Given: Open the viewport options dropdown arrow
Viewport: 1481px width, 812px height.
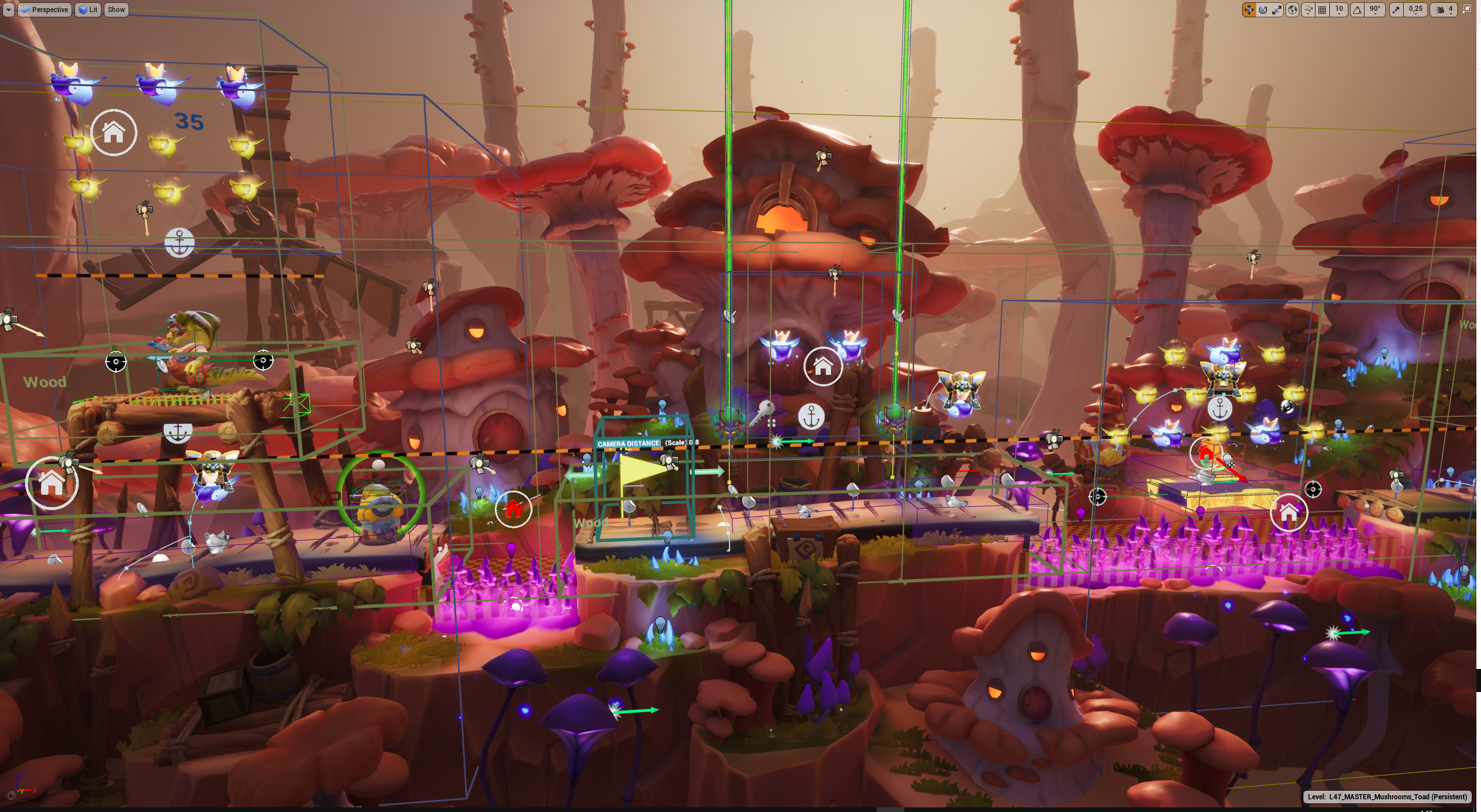Looking at the screenshot, I should coord(9,10).
